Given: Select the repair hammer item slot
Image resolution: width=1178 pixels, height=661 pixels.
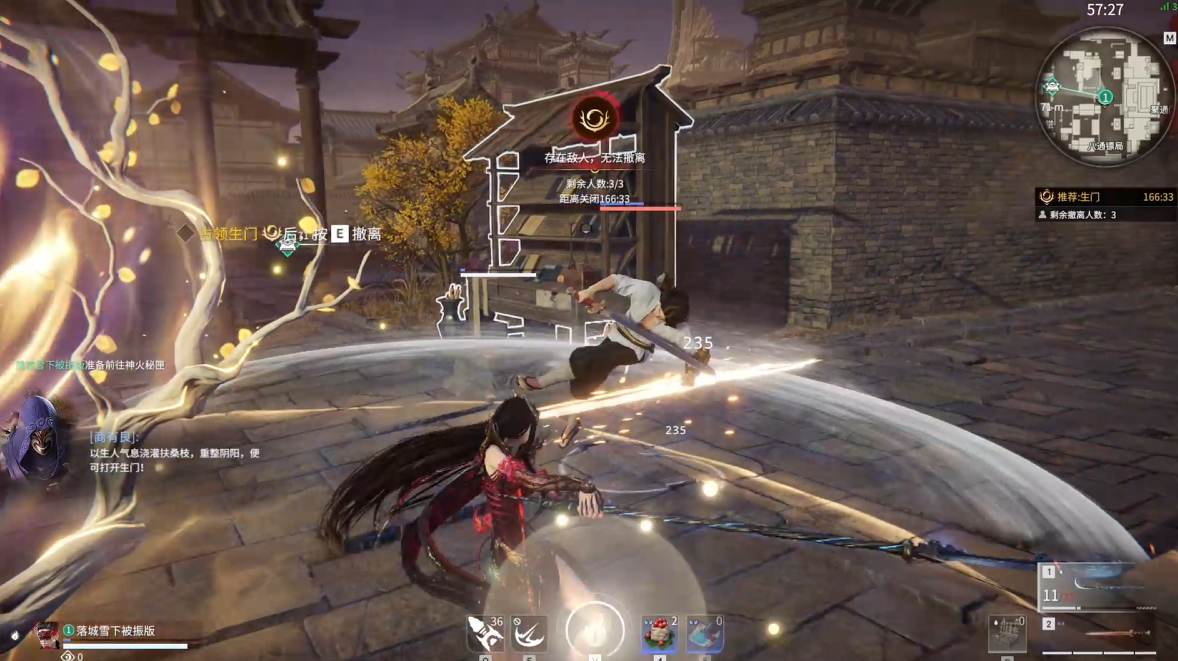Looking at the screenshot, I should (486, 634).
